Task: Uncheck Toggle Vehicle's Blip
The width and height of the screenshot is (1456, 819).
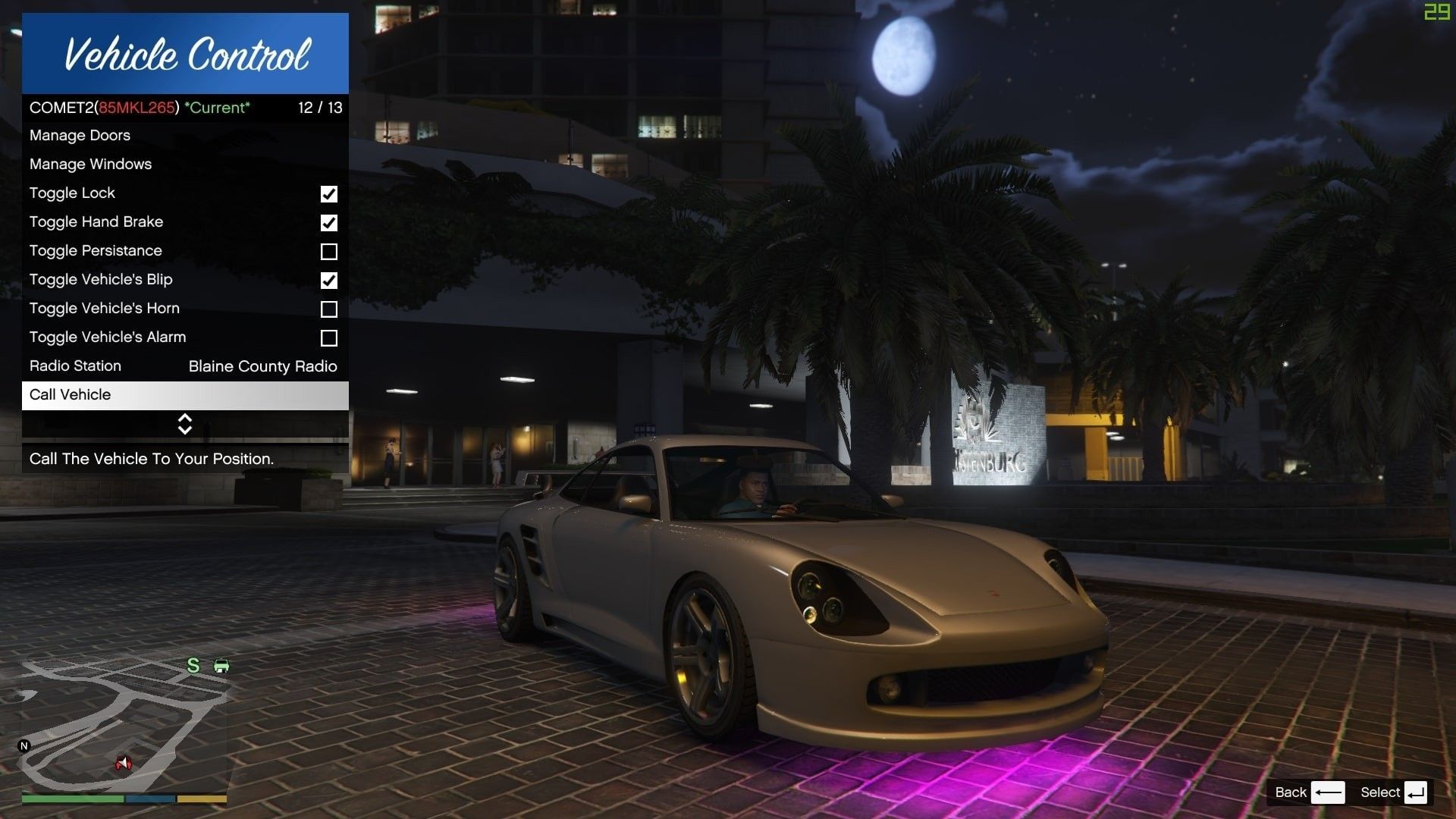Action: tap(328, 281)
